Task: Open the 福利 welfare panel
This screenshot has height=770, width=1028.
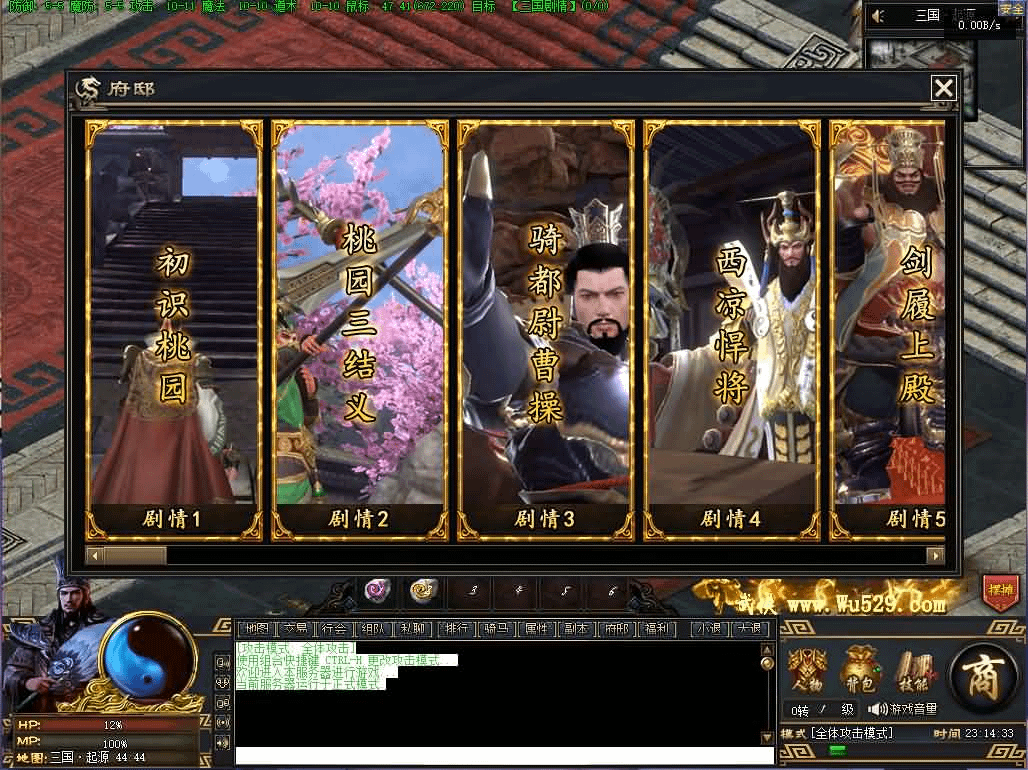Action: click(656, 629)
